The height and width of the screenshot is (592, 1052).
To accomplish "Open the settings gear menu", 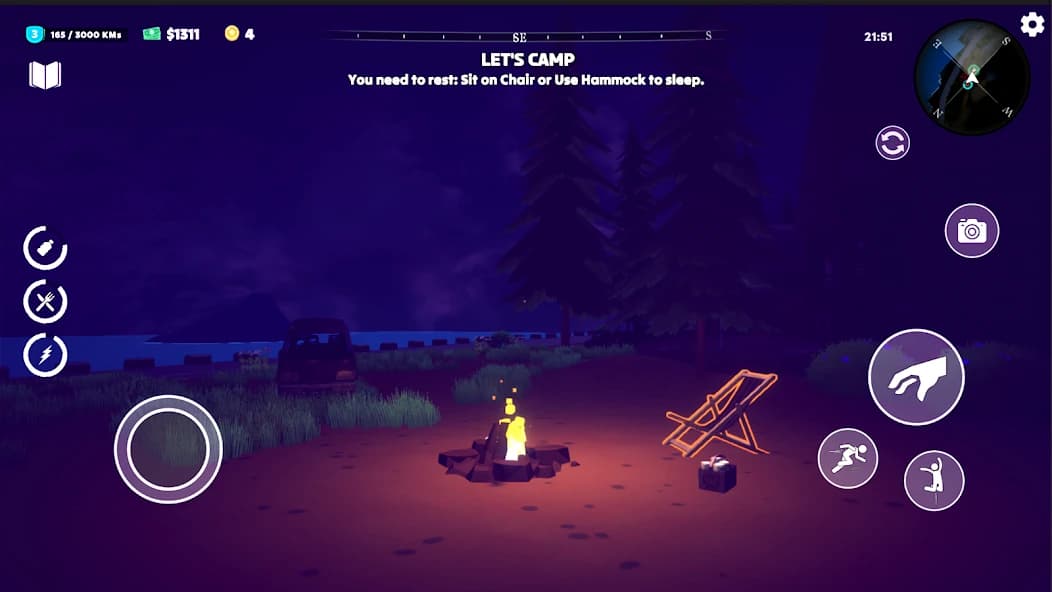I will pos(1032,24).
